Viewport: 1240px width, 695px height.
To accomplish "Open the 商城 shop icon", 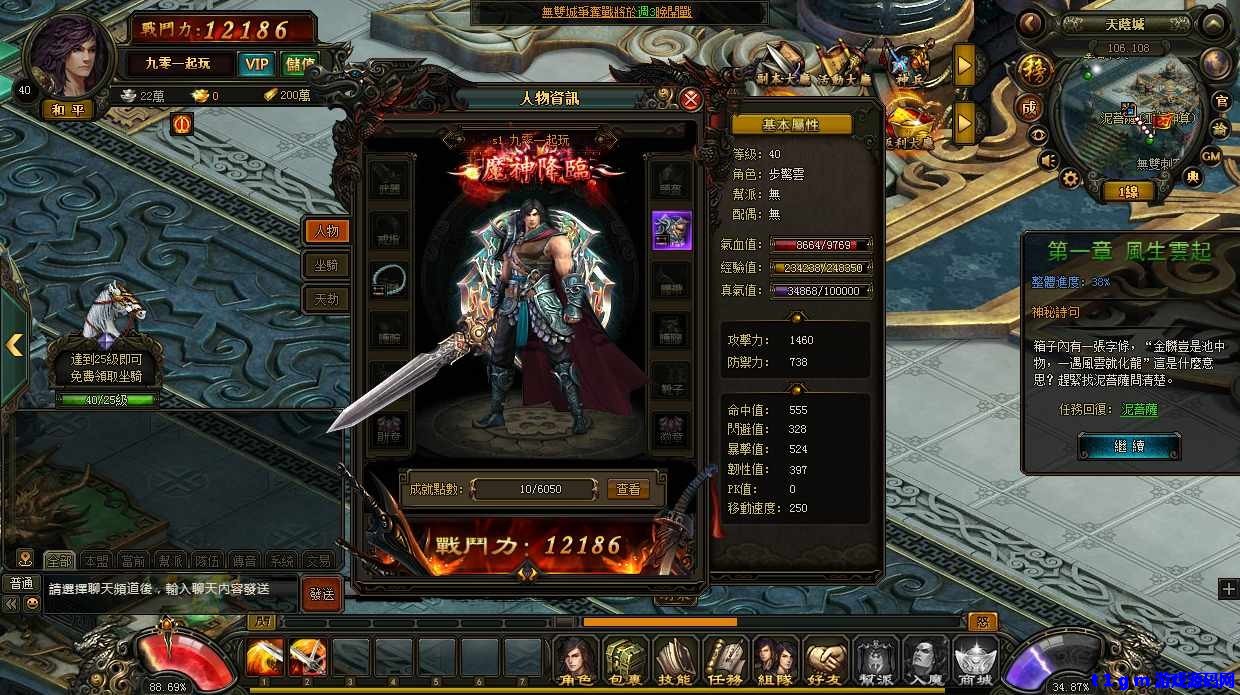I will tap(975, 660).
